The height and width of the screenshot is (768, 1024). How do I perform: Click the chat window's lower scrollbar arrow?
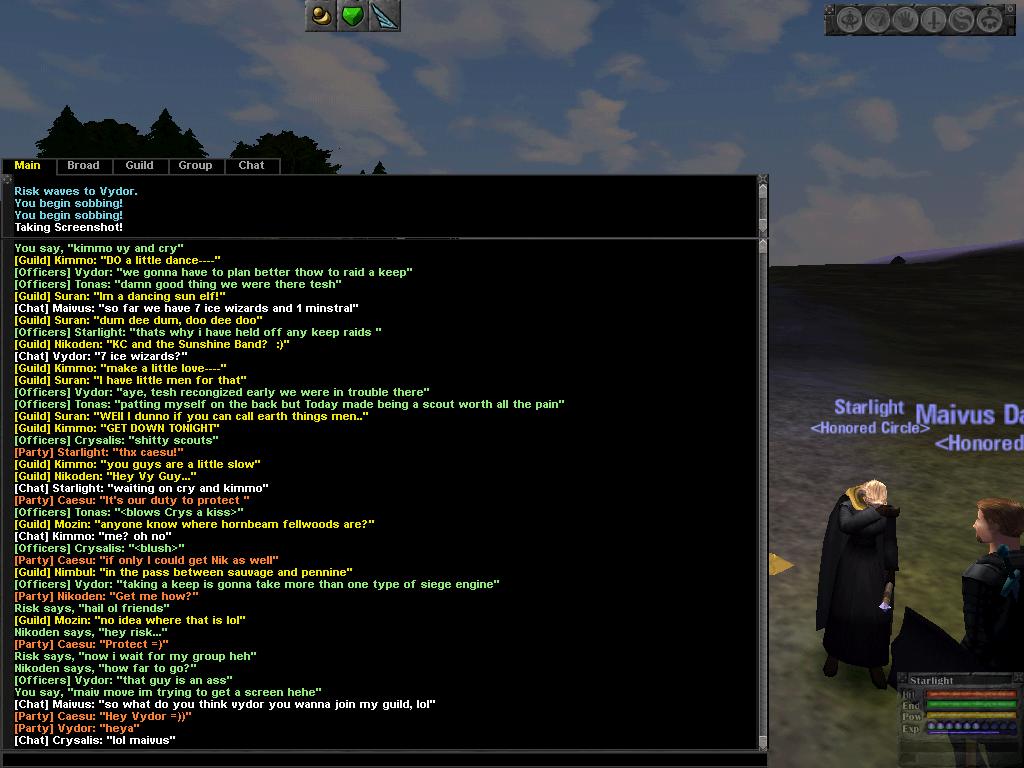pos(763,743)
